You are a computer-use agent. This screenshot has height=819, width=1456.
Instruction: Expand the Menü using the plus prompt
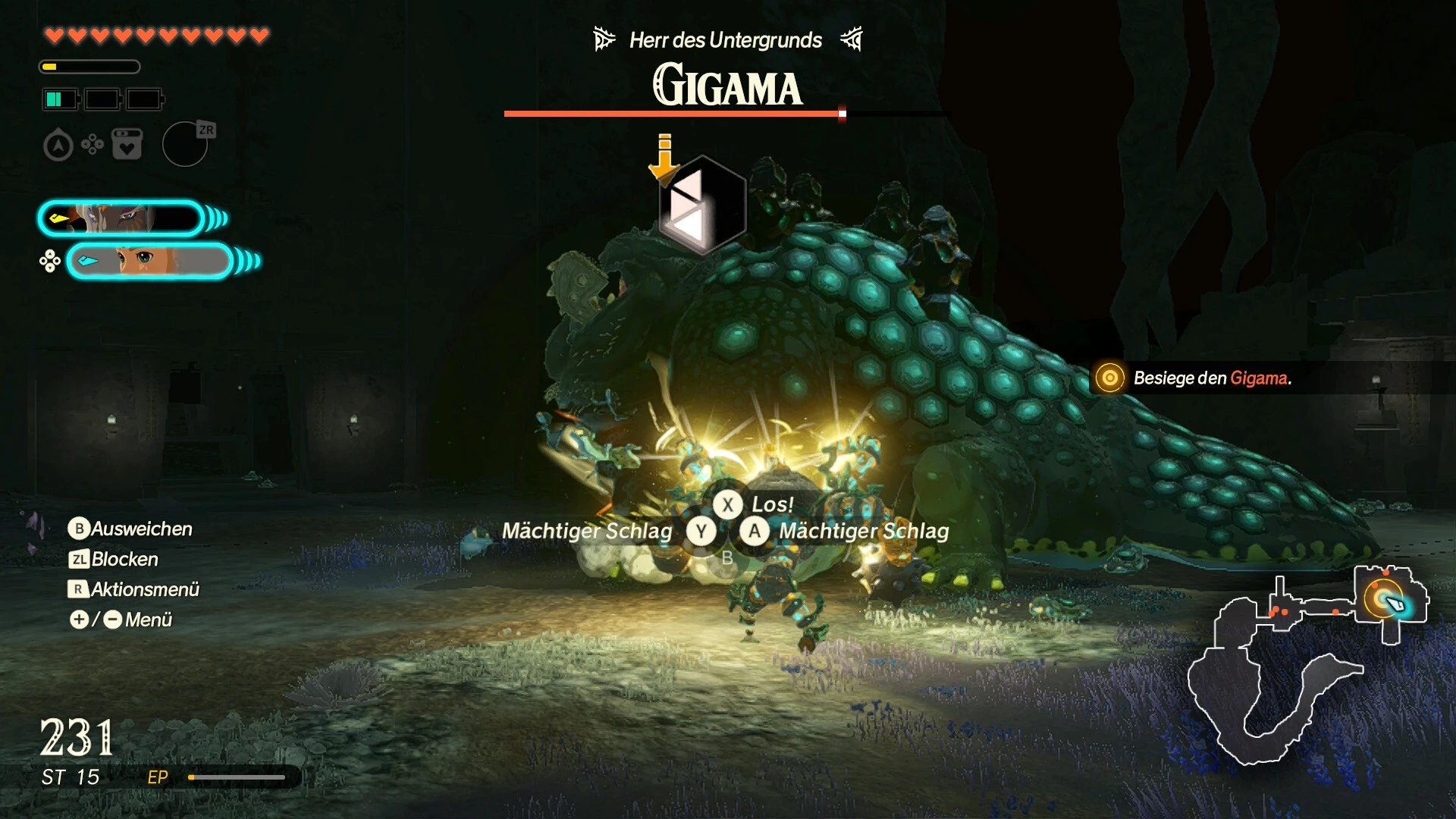pyautogui.click(x=78, y=619)
